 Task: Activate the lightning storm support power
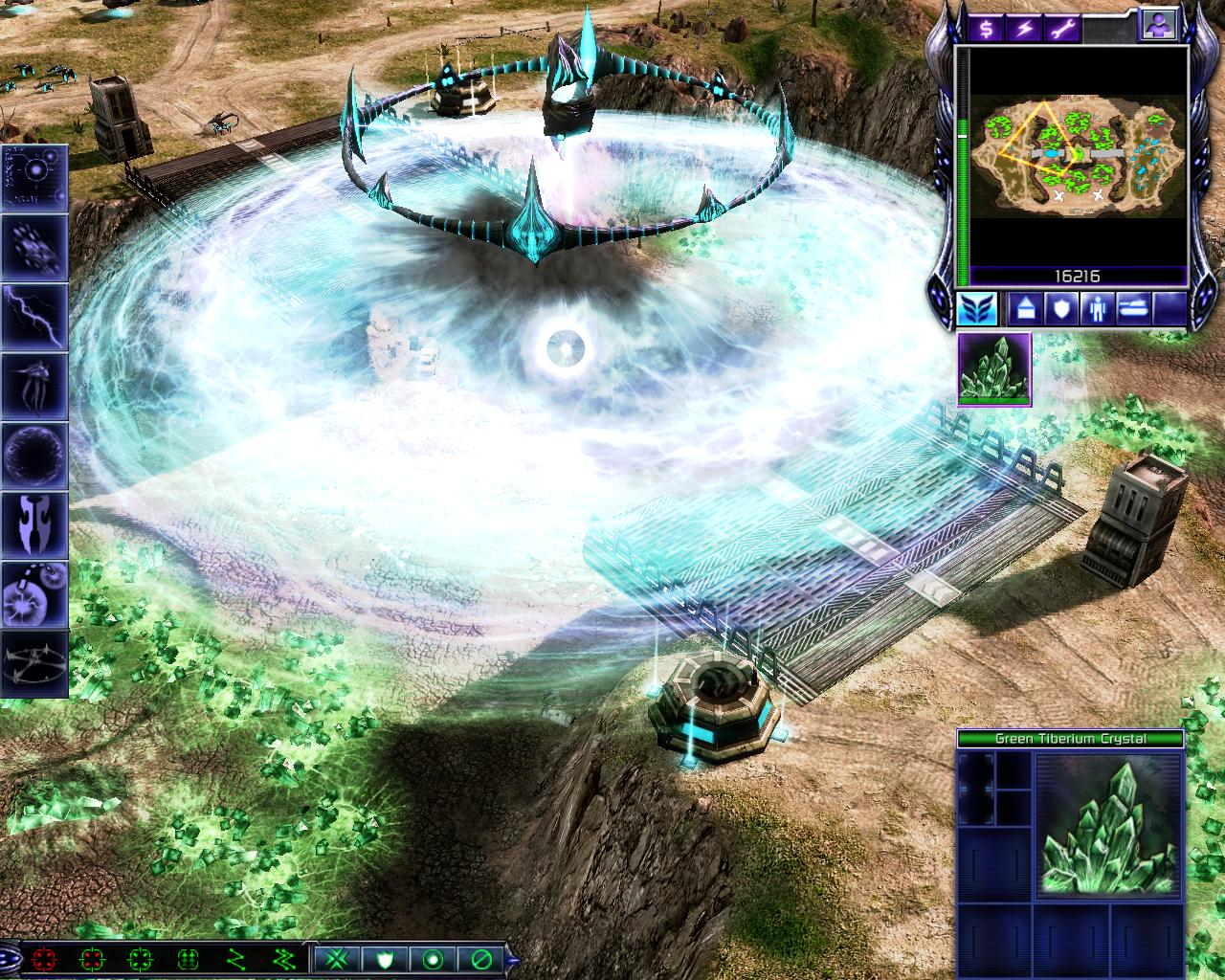point(34,317)
